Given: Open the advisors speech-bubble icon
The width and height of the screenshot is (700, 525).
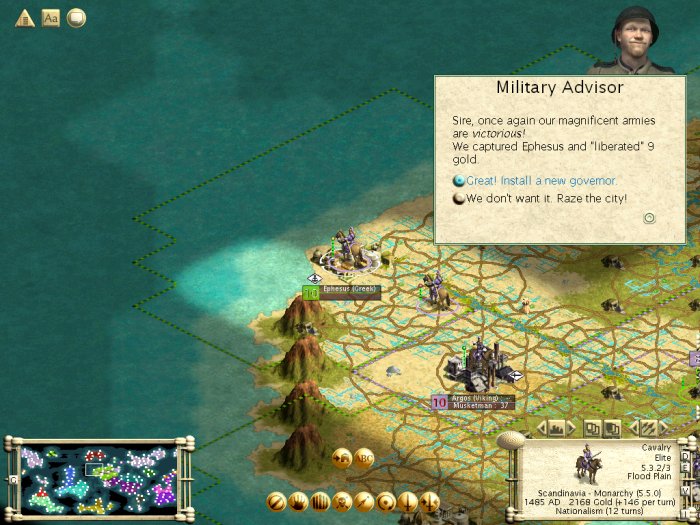Looking at the screenshot, I should pyautogui.click(x=76, y=17).
